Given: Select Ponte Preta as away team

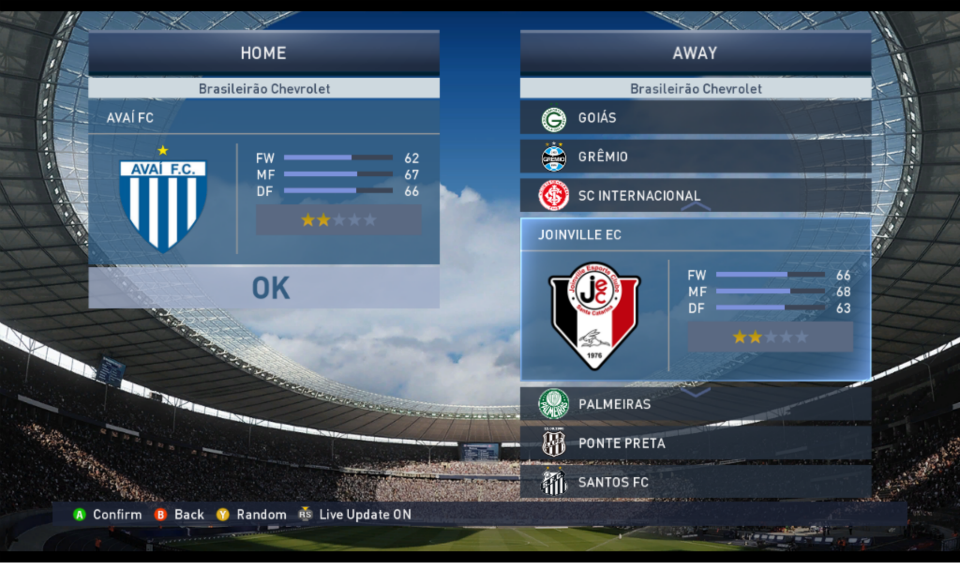Looking at the screenshot, I should [695, 443].
